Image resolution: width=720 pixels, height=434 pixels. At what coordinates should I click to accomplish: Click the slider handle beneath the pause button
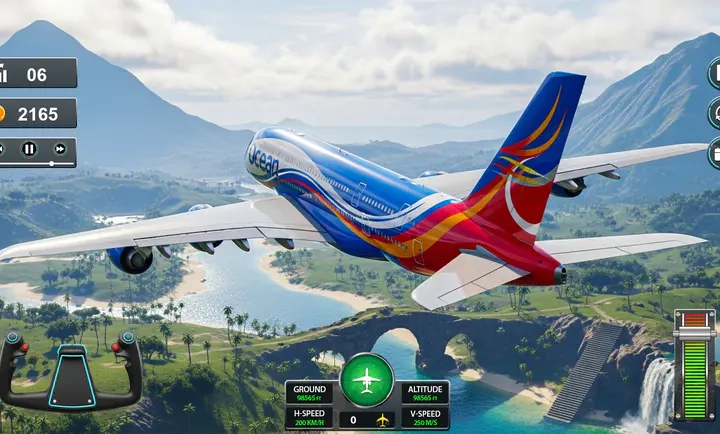[49, 163]
